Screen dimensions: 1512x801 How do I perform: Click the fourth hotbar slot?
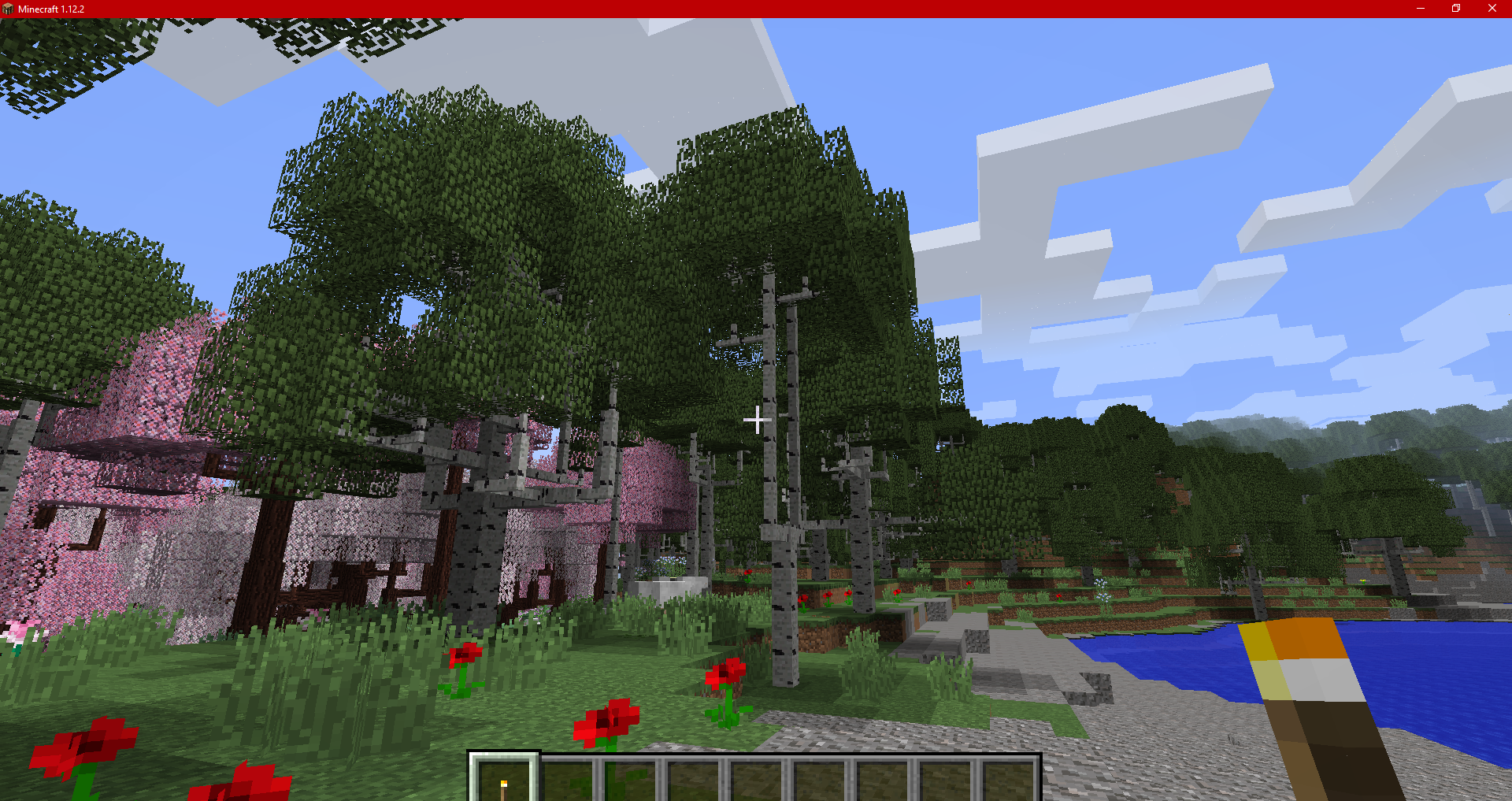(694, 780)
